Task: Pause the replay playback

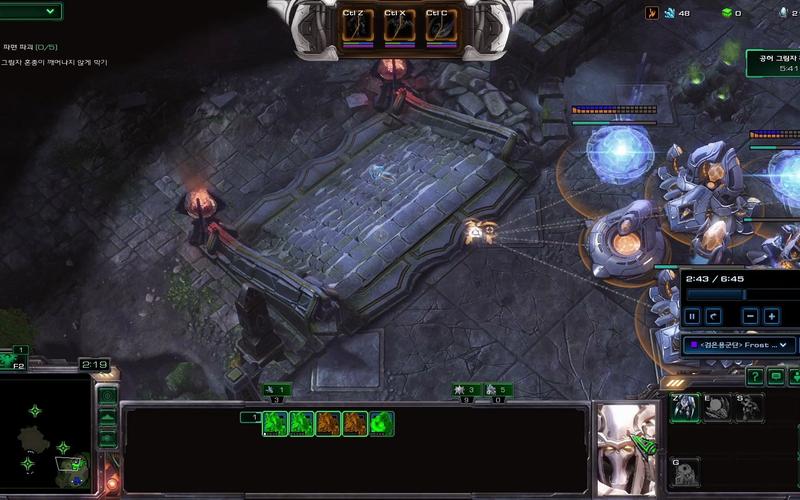Action: coord(692,316)
